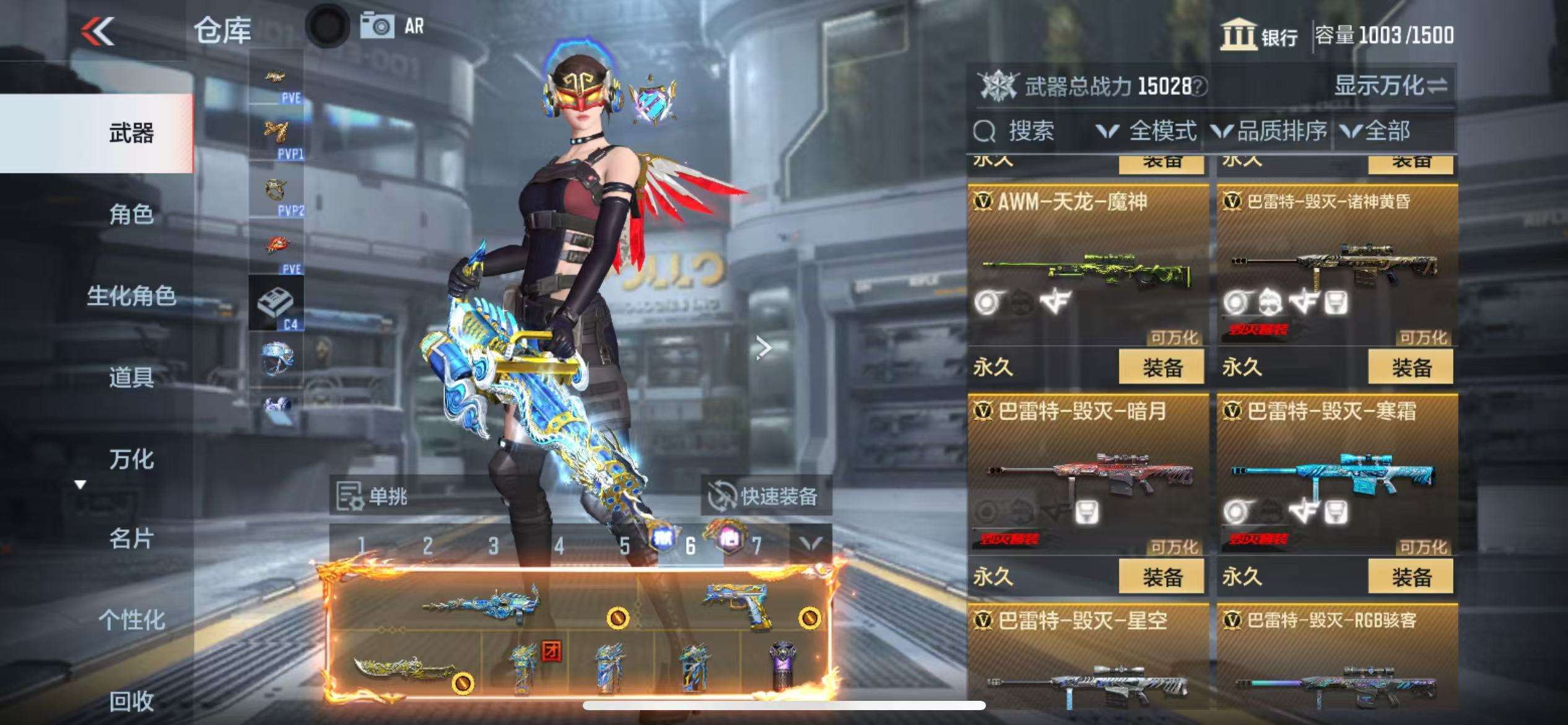1568x725 pixels.
Task: Open the 万化 section
Action: point(131,459)
